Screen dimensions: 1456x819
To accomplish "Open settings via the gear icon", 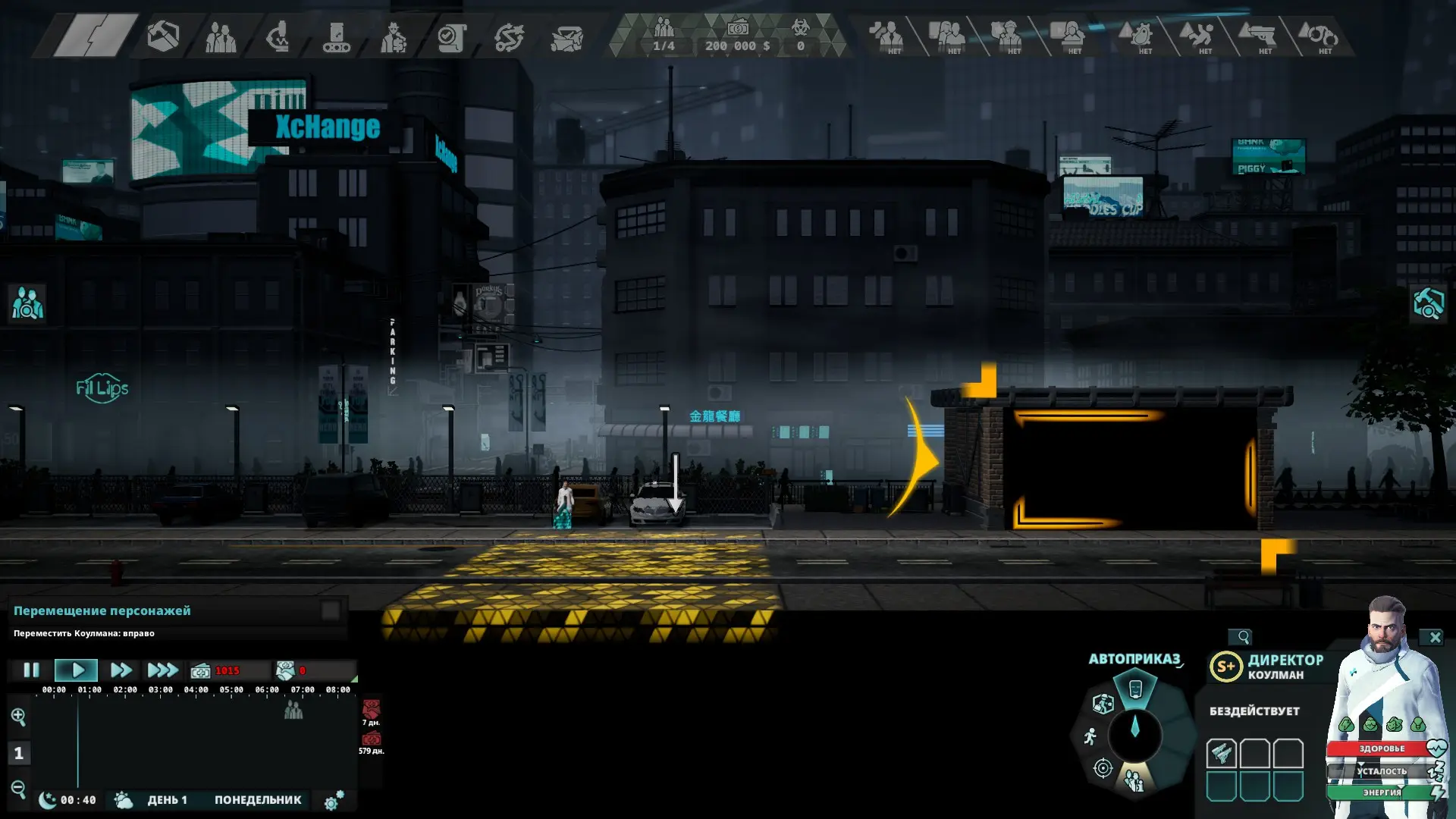I will (x=333, y=801).
